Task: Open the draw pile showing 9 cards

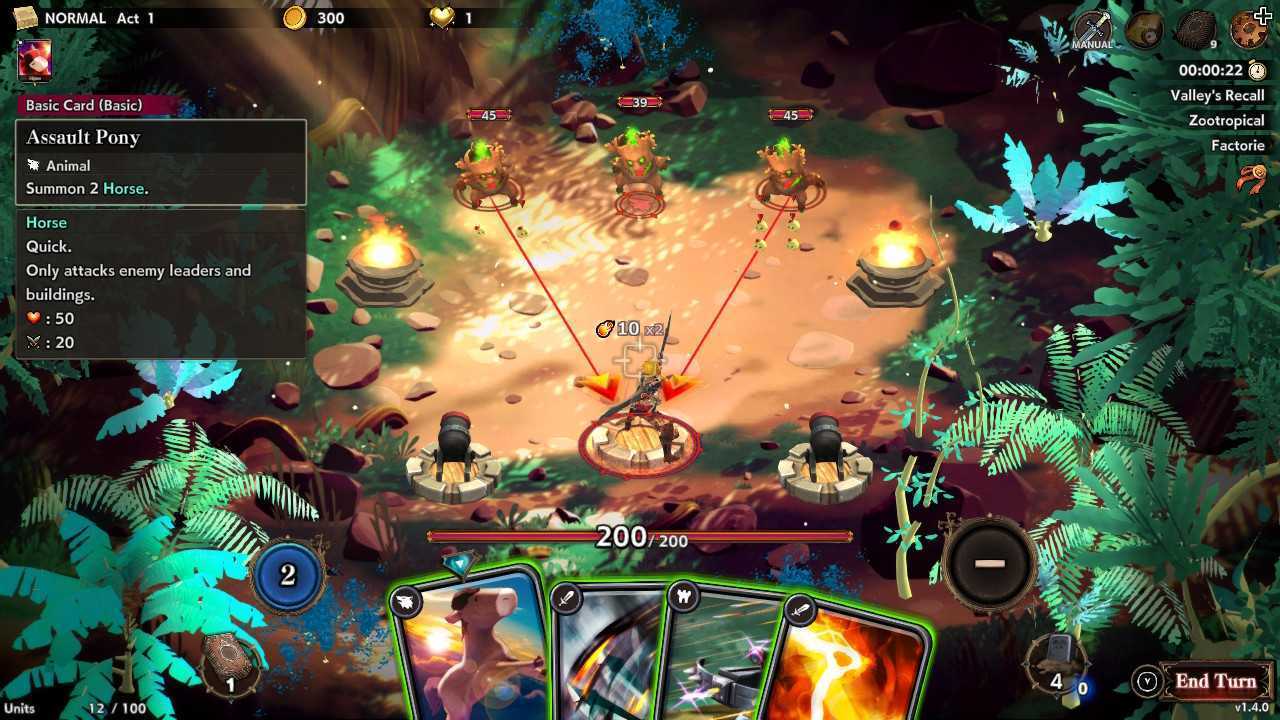Action: (x=1198, y=30)
